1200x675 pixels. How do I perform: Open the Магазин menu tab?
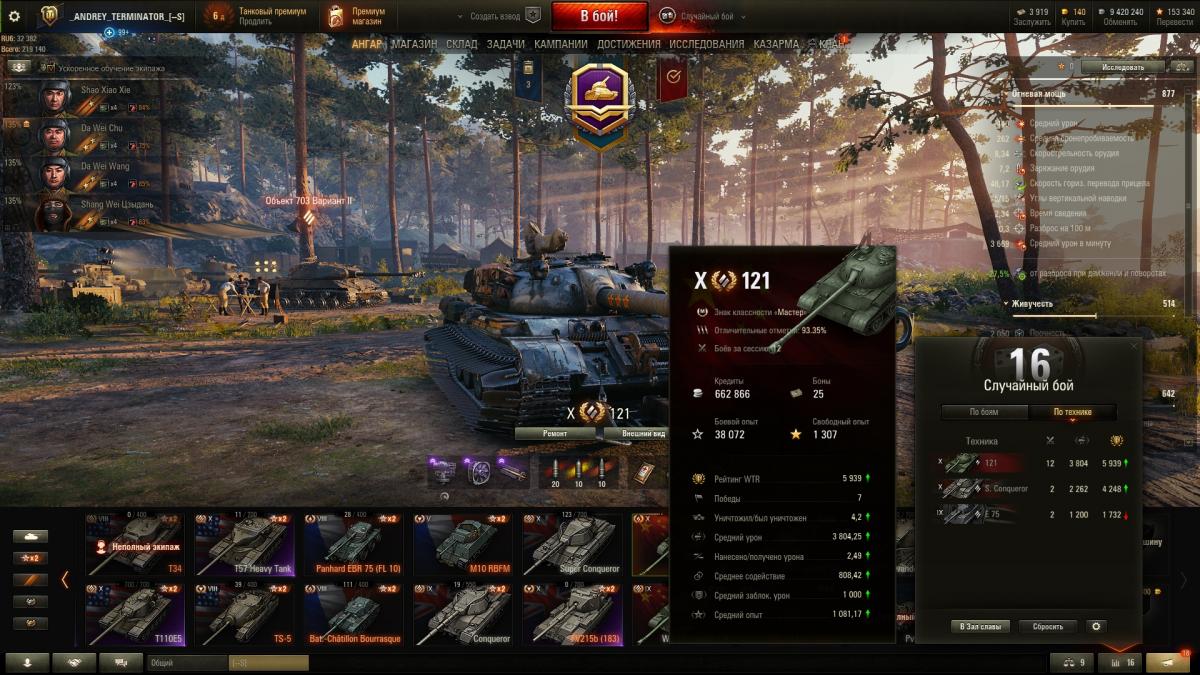(x=414, y=45)
